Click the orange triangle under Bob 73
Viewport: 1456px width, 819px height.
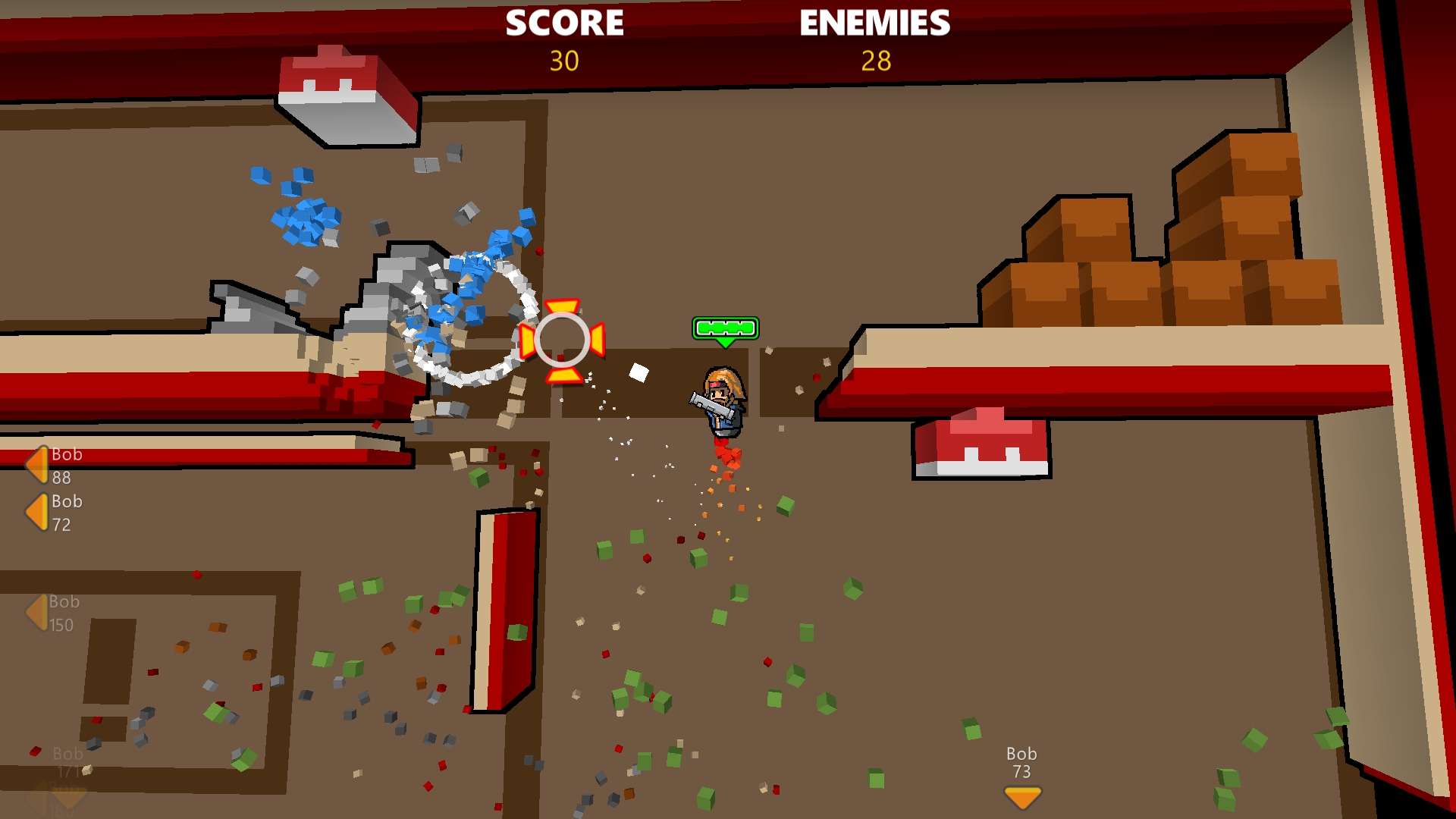[1021, 796]
